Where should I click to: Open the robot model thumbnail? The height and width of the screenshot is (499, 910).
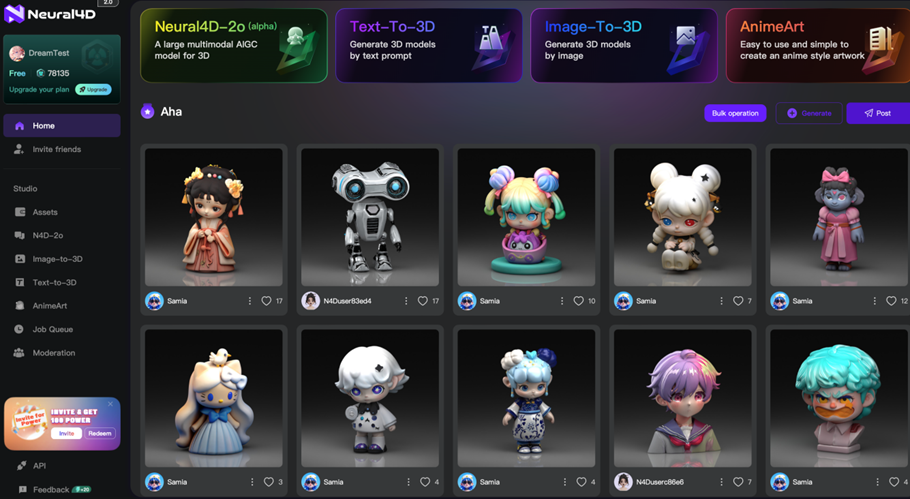coord(370,217)
